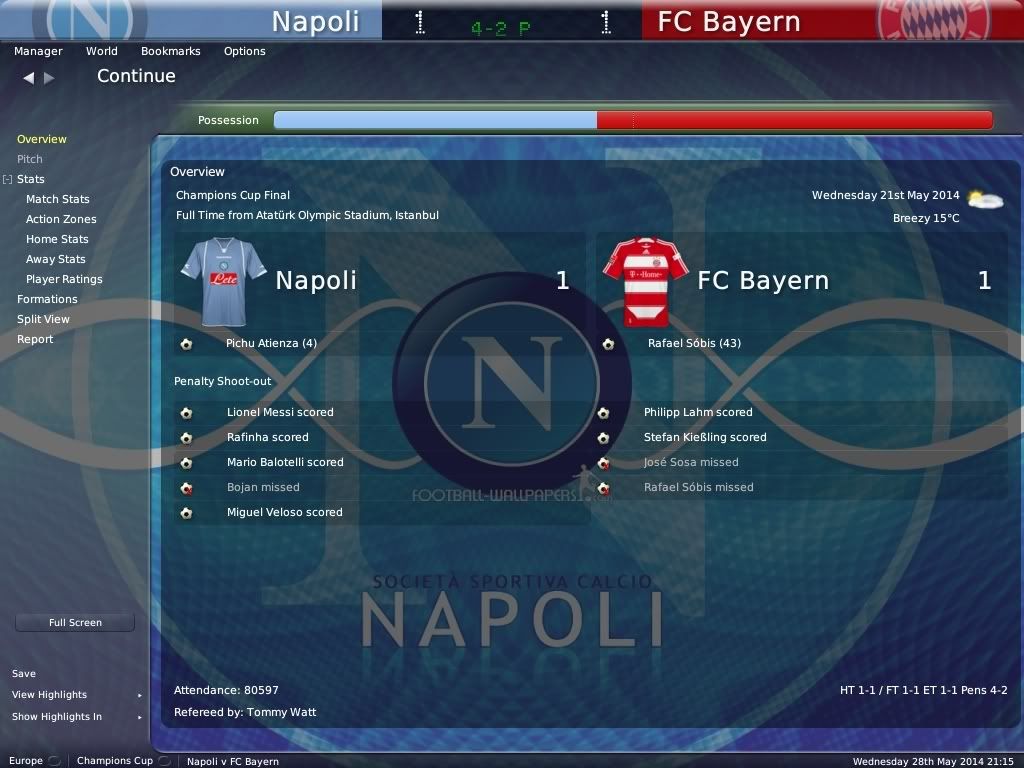Select the Overview section

click(42, 139)
